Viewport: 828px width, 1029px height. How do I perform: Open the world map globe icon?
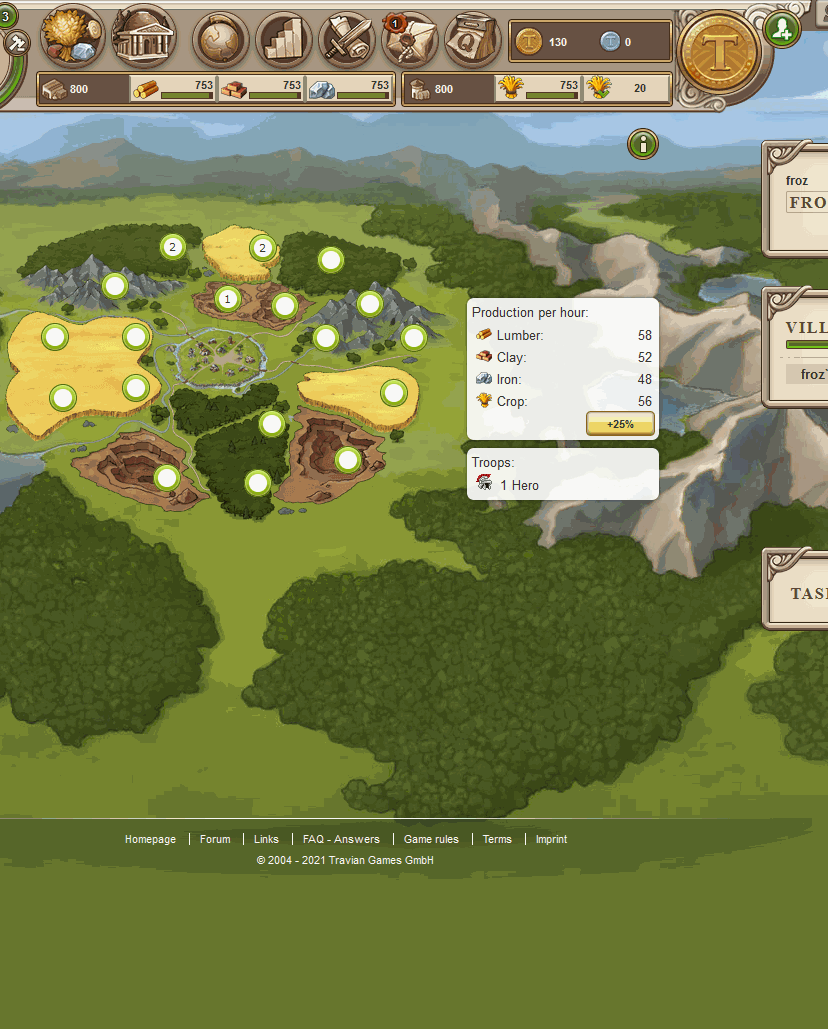pyautogui.click(x=220, y=40)
